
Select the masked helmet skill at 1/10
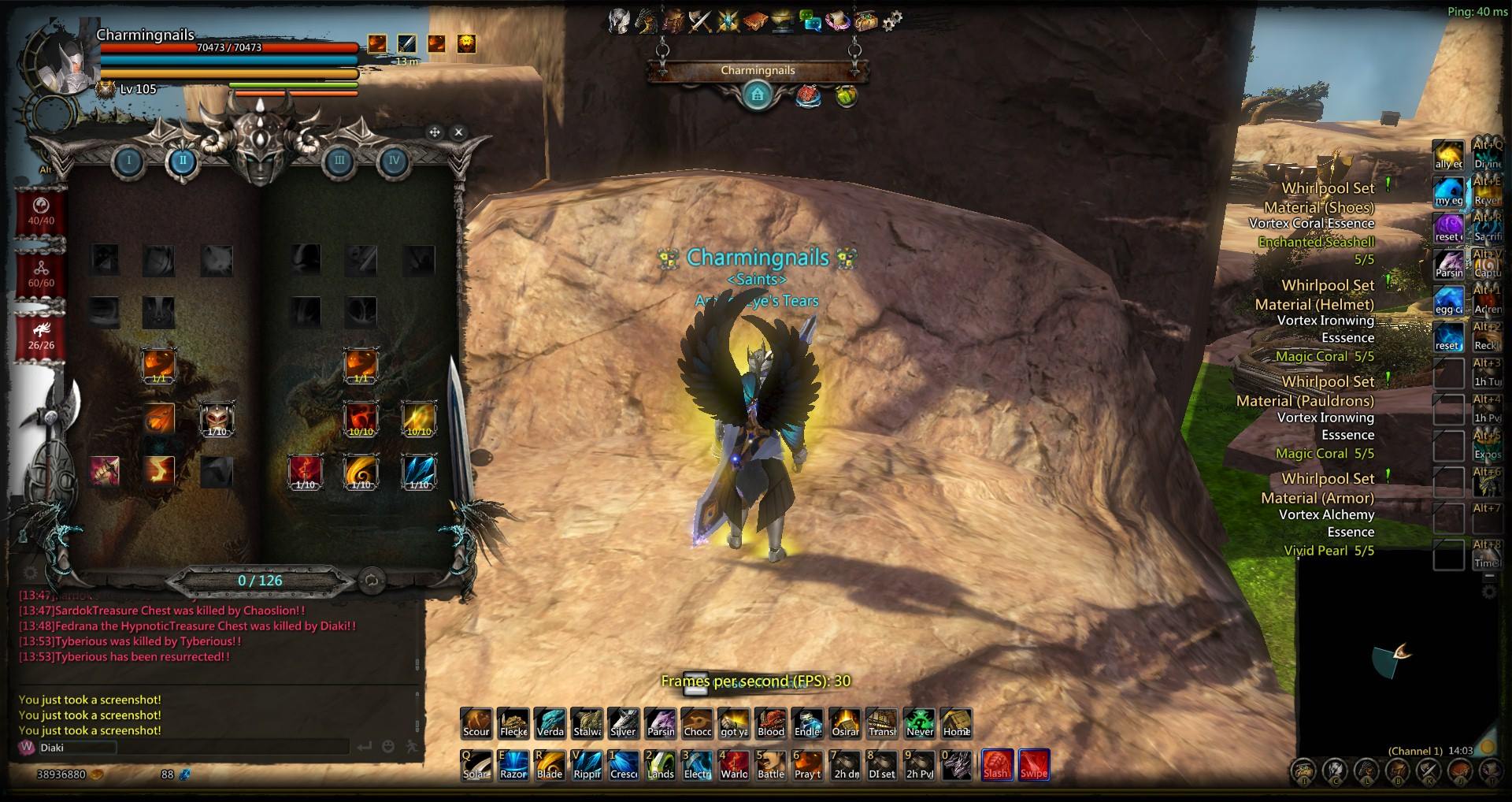coord(217,418)
